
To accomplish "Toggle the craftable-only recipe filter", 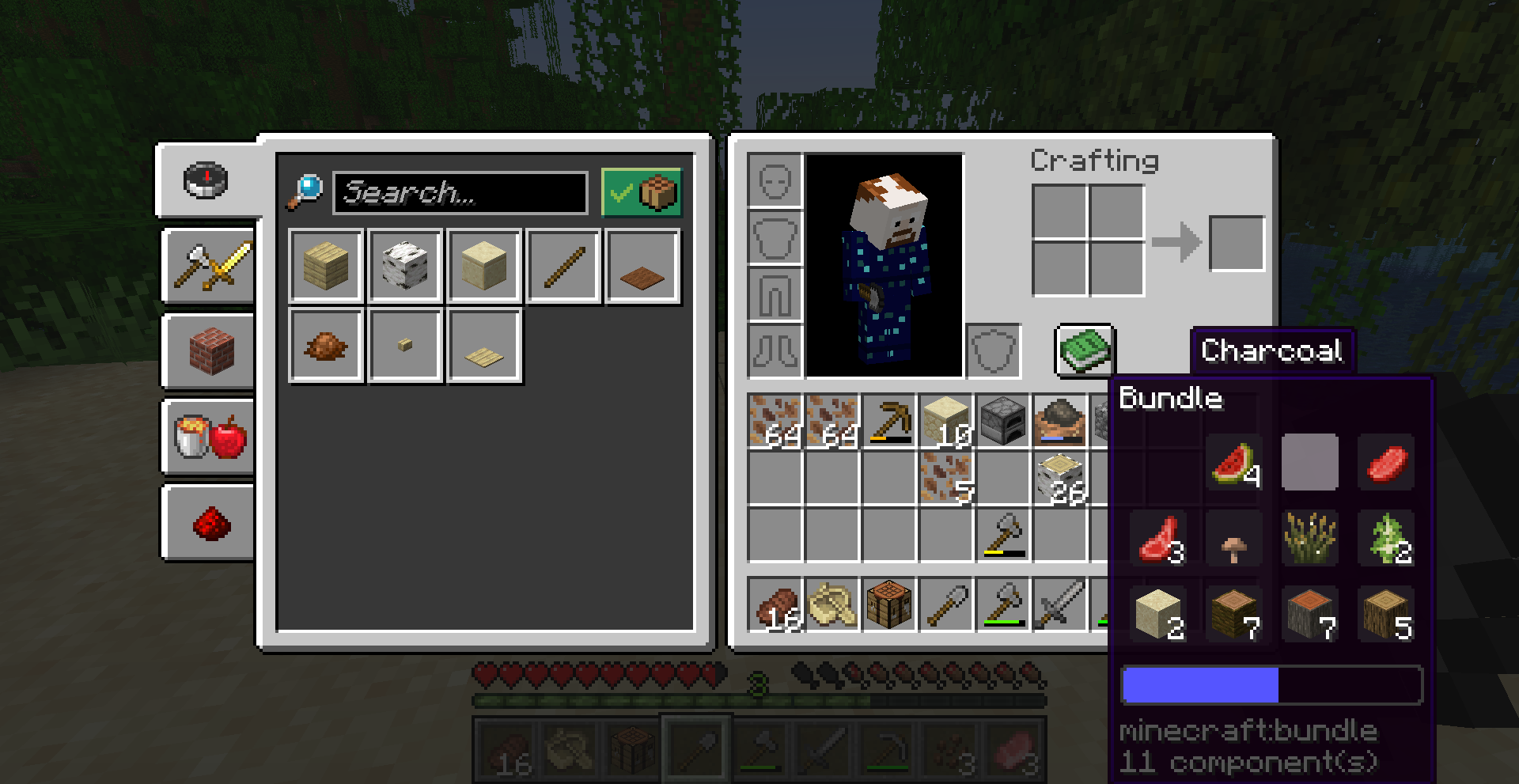I will click(x=641, y=192).
